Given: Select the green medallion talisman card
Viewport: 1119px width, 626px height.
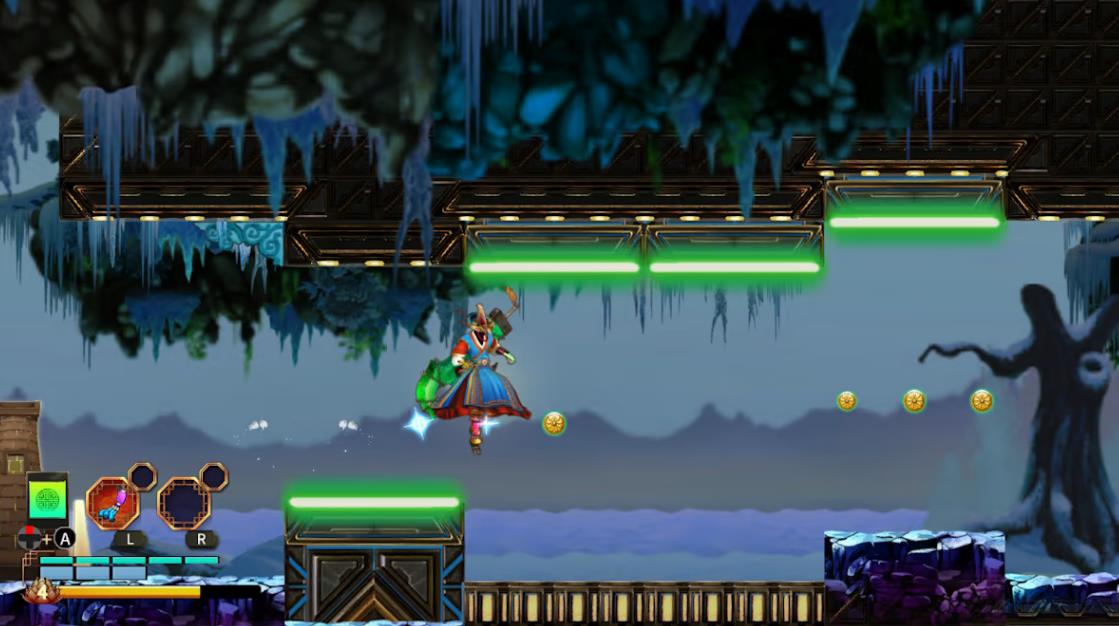Looking at the screenshot, I should coord(47,497).
